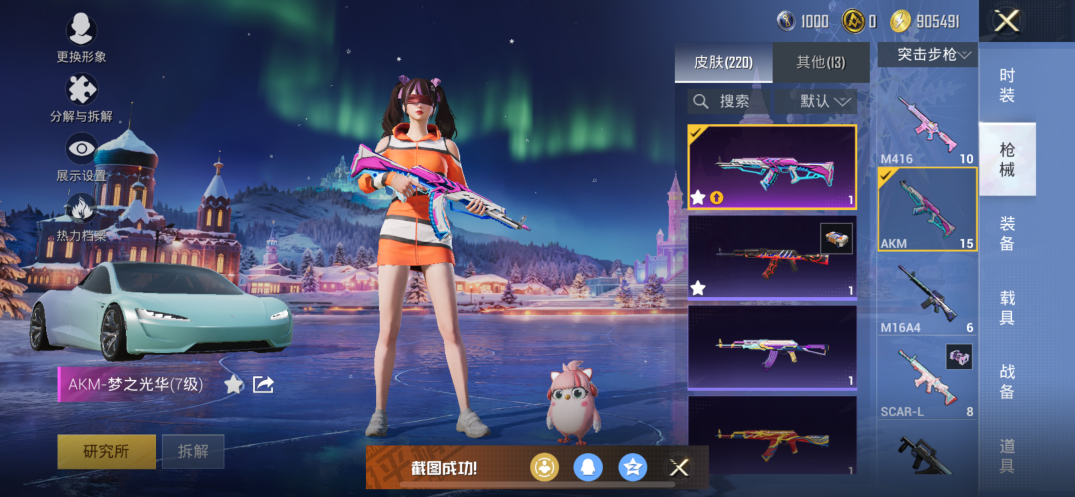This screenshot has height=497, width=1075.
Task: Switch to the 皮肤(220) skins tab
Action: tap(723, 63)
